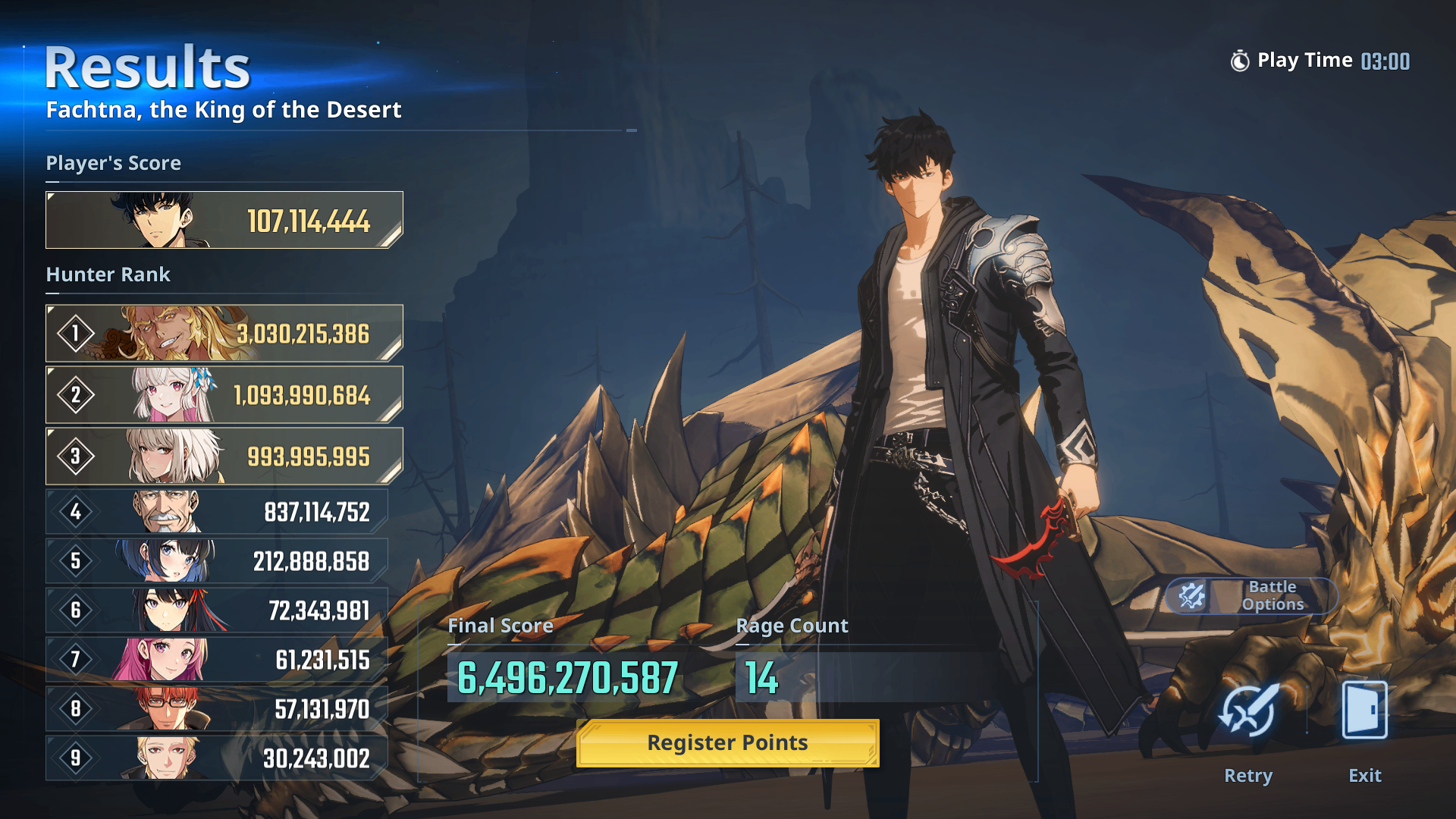Open Battle Options
Screen dimensions: 1456x819
(x=1251, y=596)
